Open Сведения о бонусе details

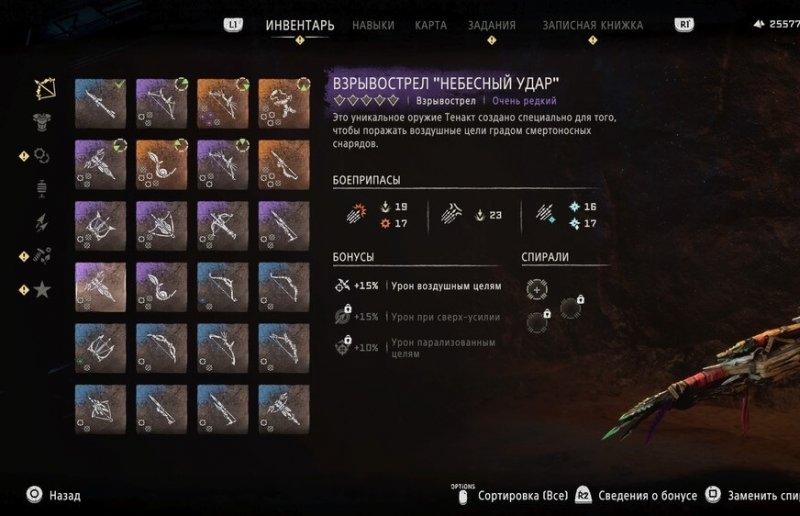point(638,495)
